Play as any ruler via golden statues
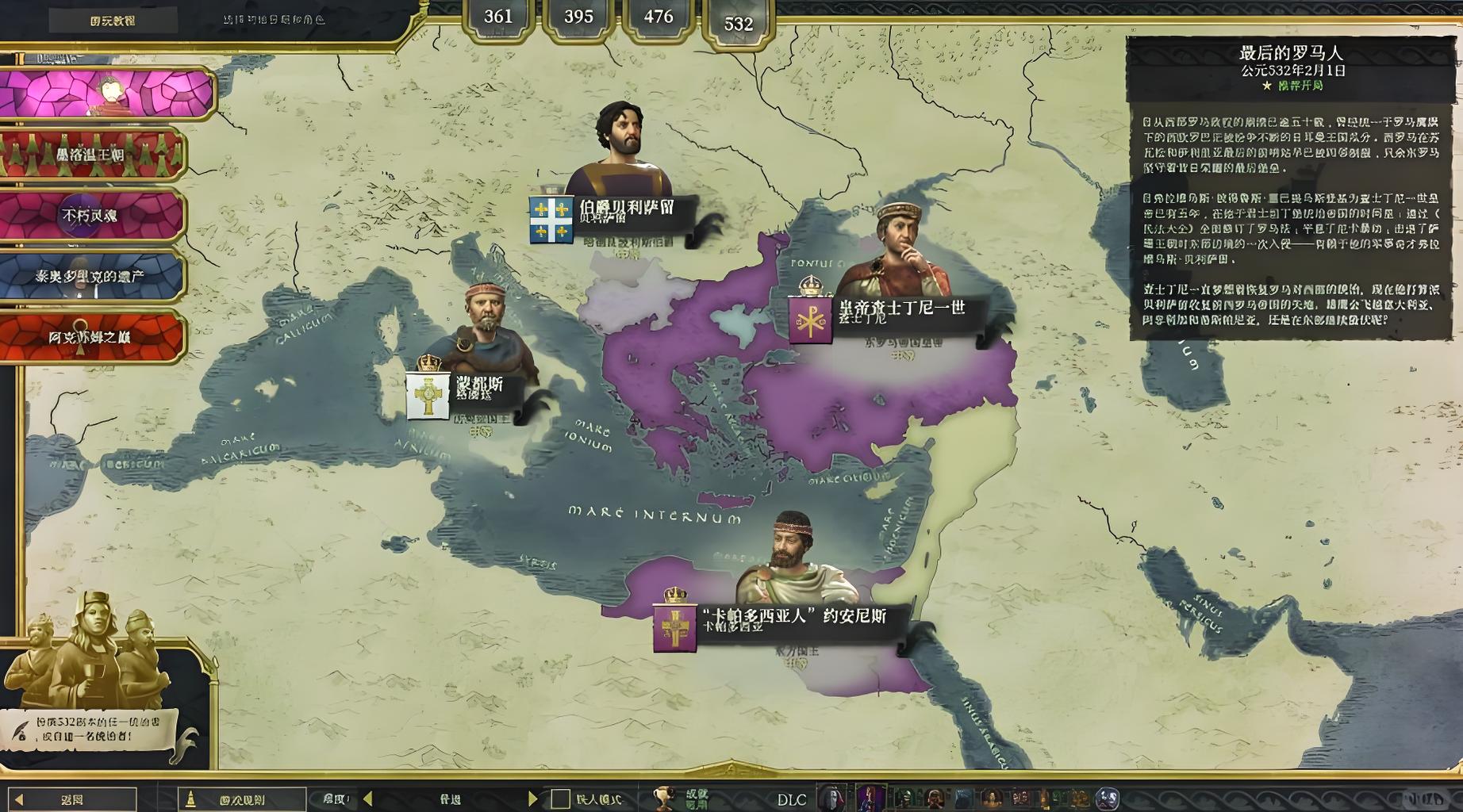Viewport: 1463px width, 812px height. (x=91, y=650)
